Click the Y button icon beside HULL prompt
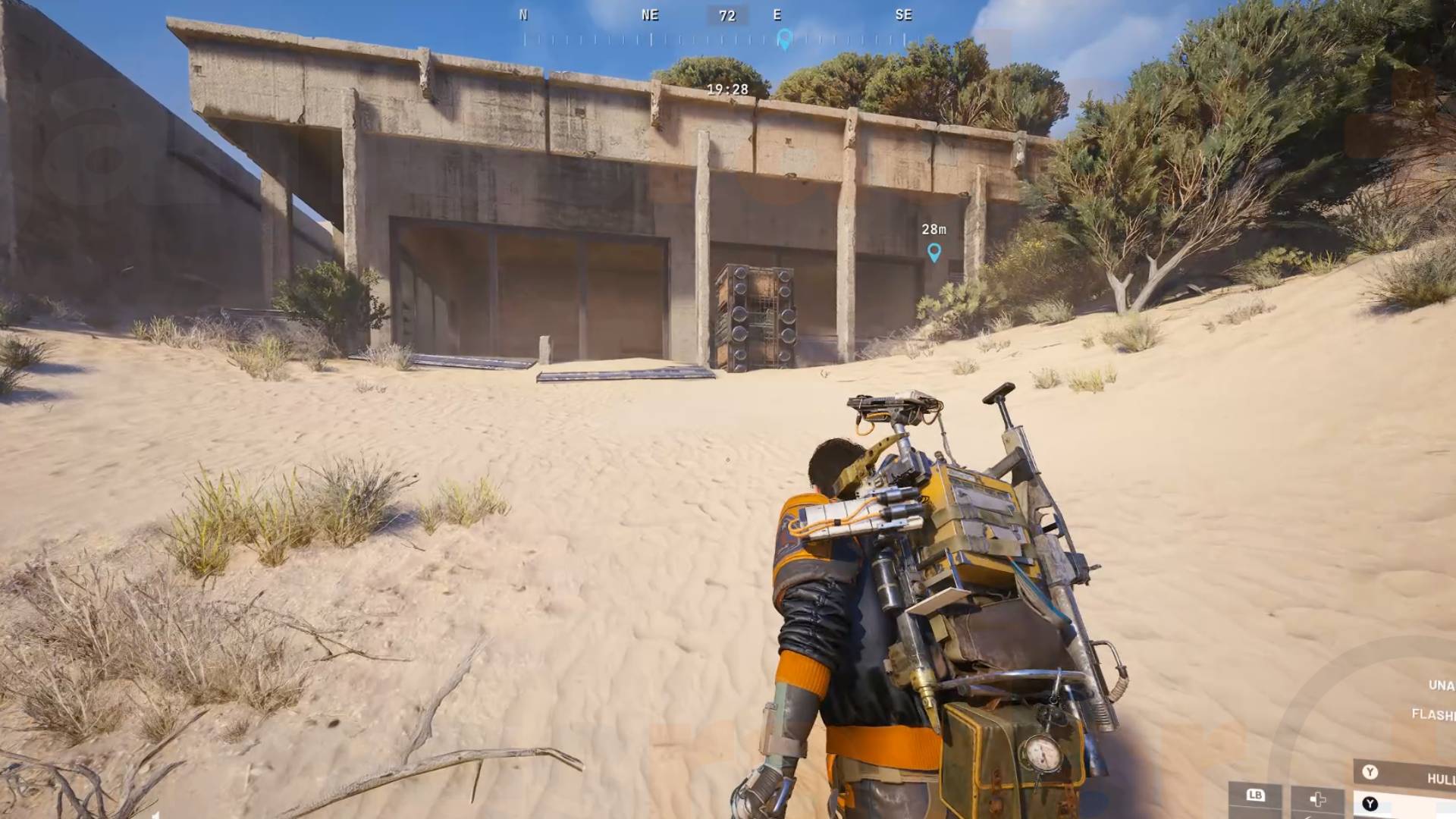 [x=1371, y=772]
